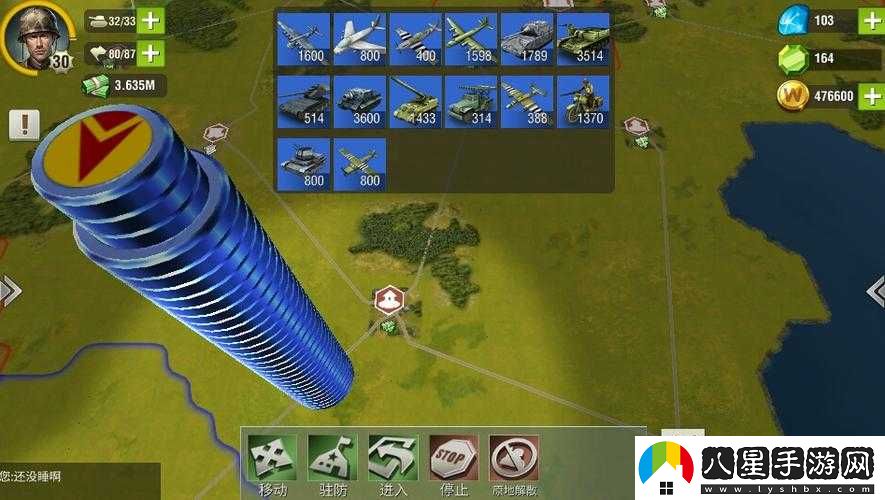Select the rocket truck unit showing 314
885x500 pixels.
tap(472, 101)
